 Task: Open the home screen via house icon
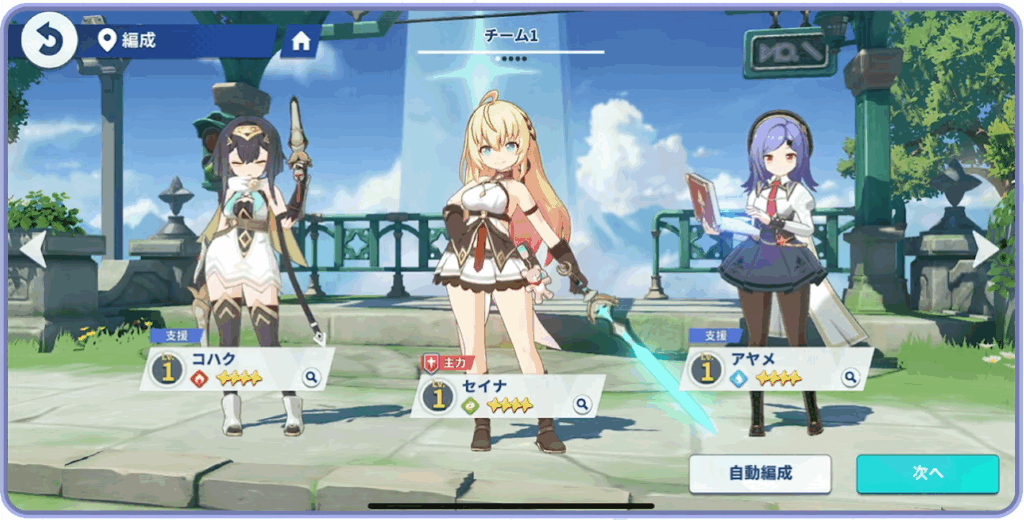point(300,41)
